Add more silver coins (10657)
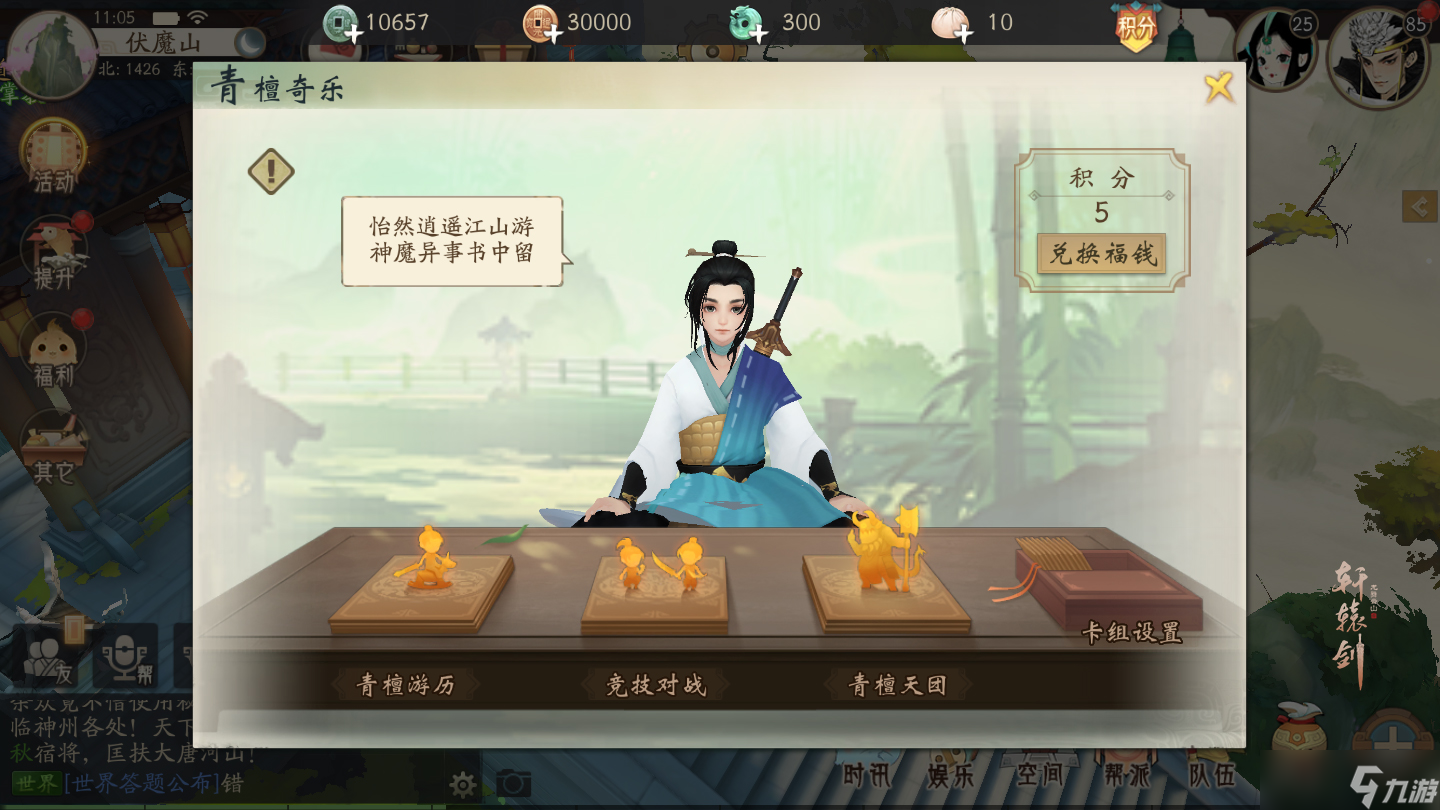The height and width of the screenshot is (810, 1440). (353, 36)
